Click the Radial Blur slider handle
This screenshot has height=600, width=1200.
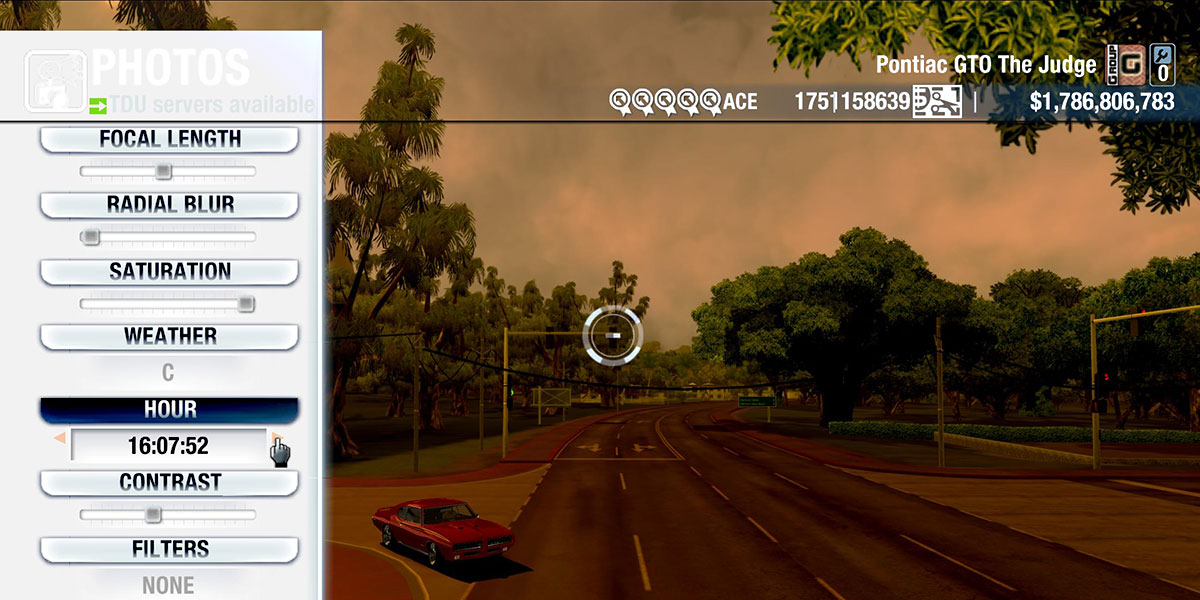(91, 237)
